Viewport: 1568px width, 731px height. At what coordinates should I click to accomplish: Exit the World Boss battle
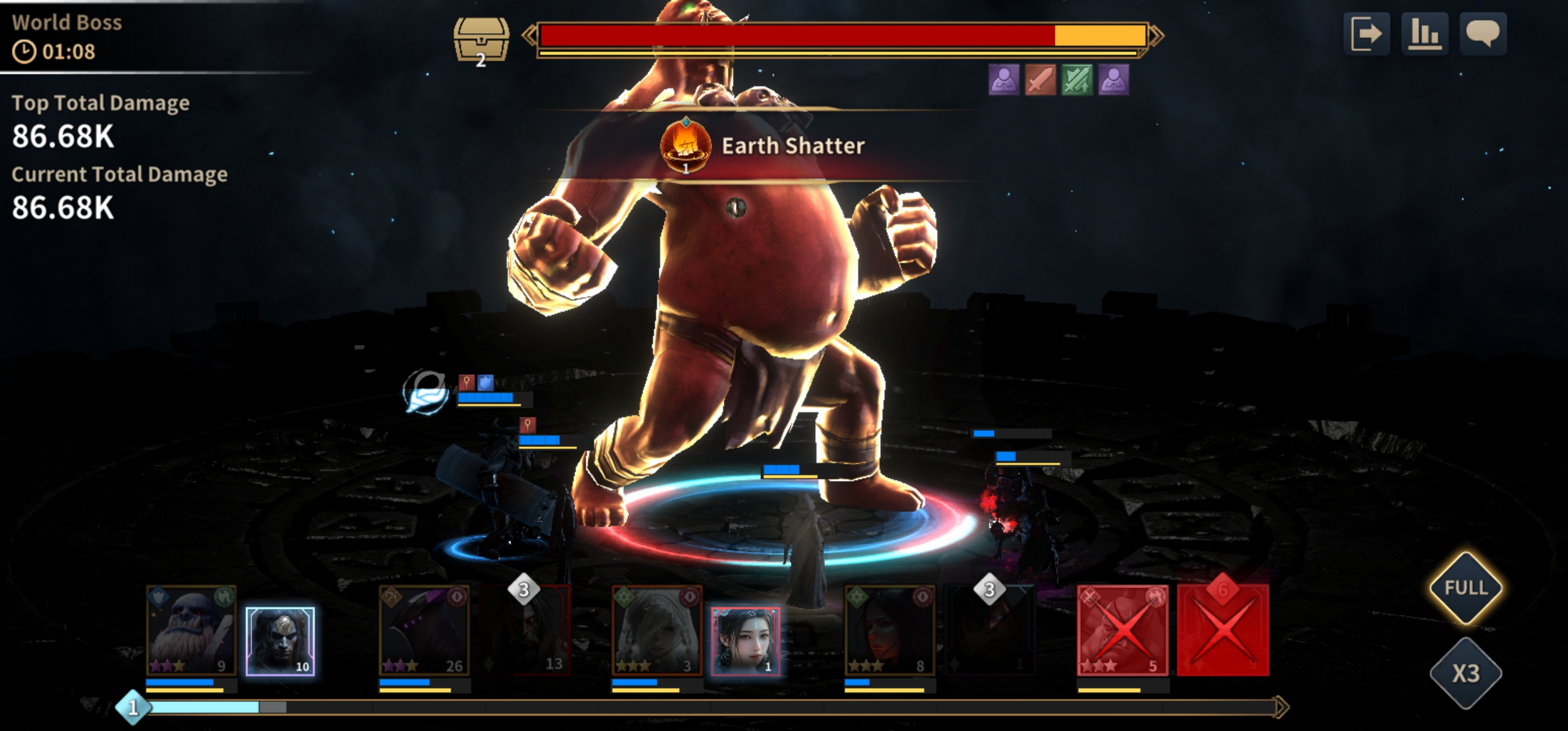click(1366, 34)
